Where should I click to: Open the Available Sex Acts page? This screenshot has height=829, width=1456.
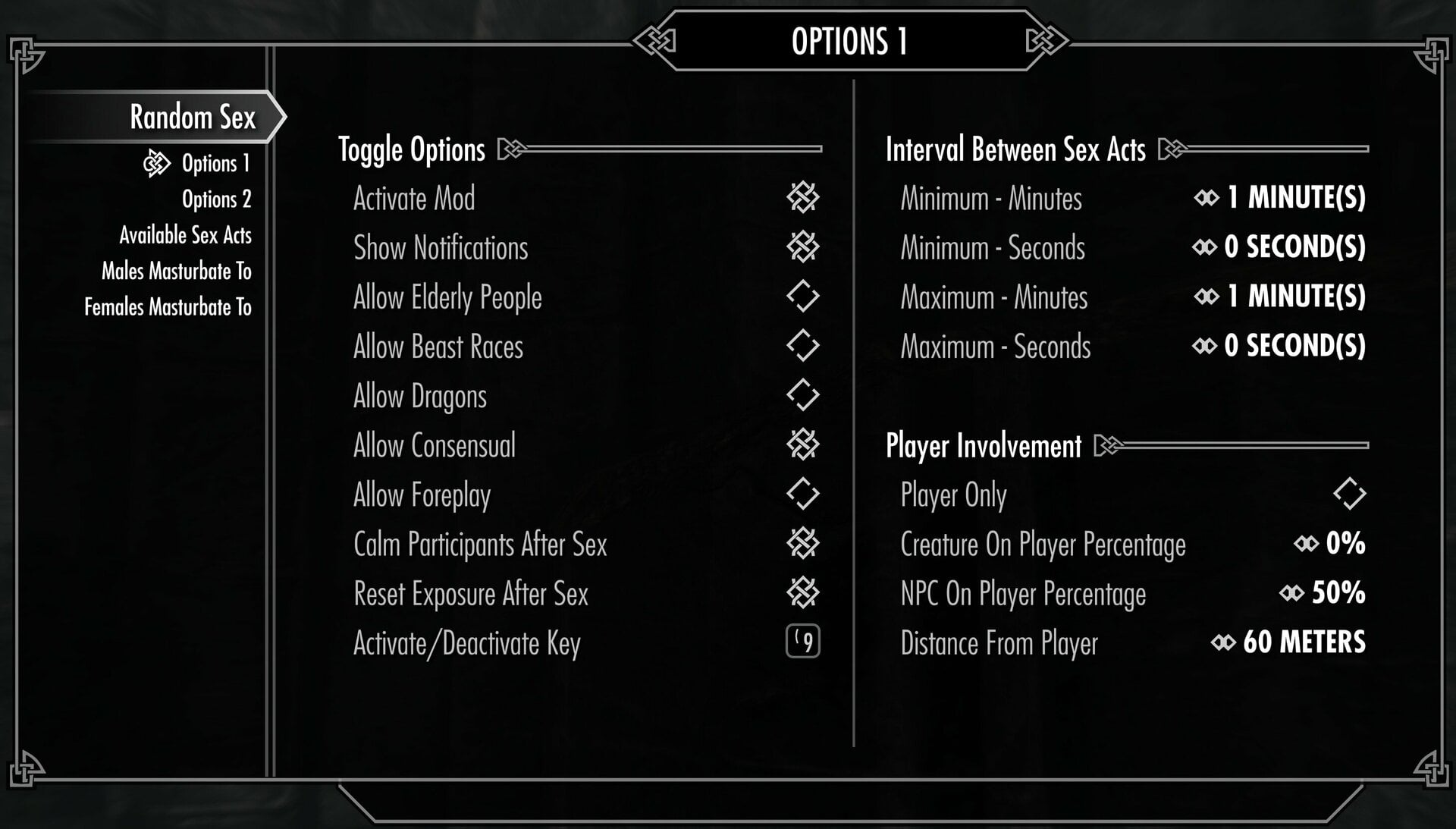(x=185, y=235)
